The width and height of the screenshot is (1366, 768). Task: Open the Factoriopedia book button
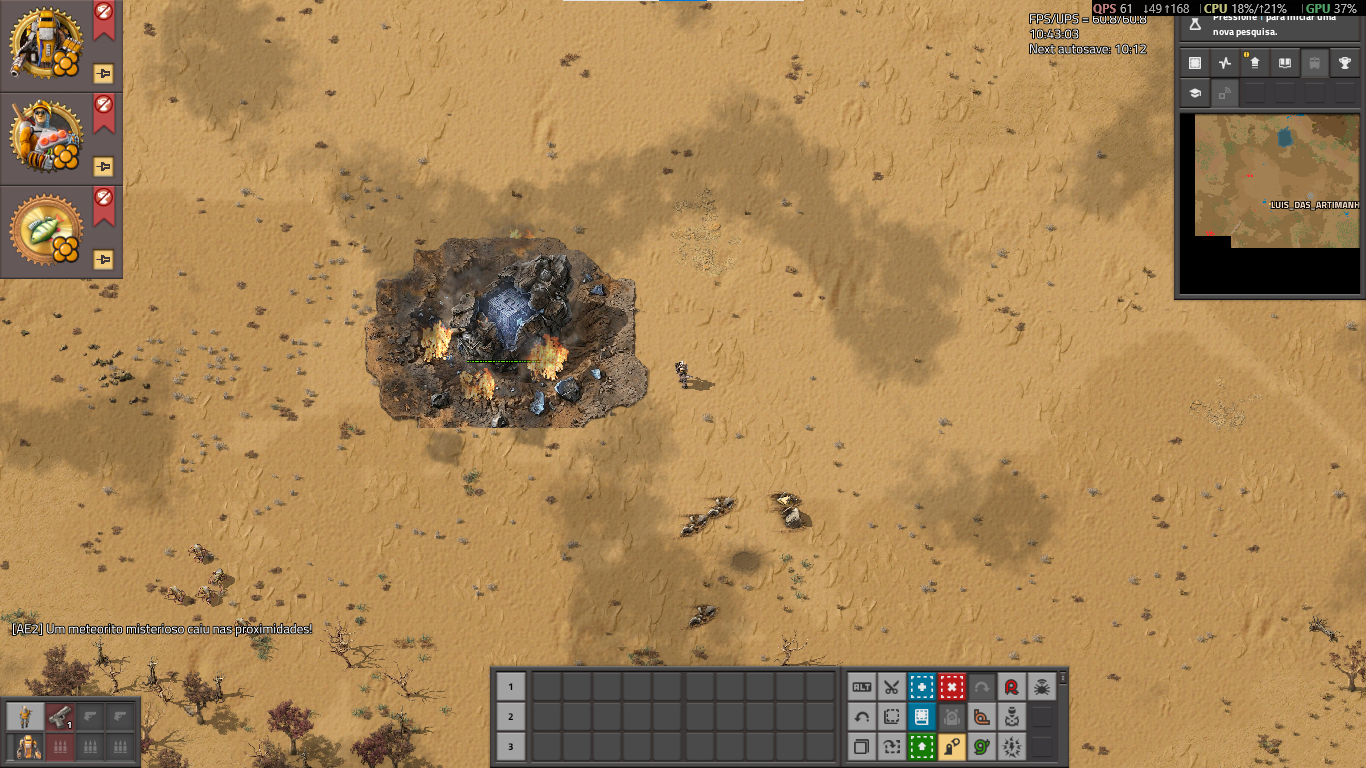coord(1285,63)
